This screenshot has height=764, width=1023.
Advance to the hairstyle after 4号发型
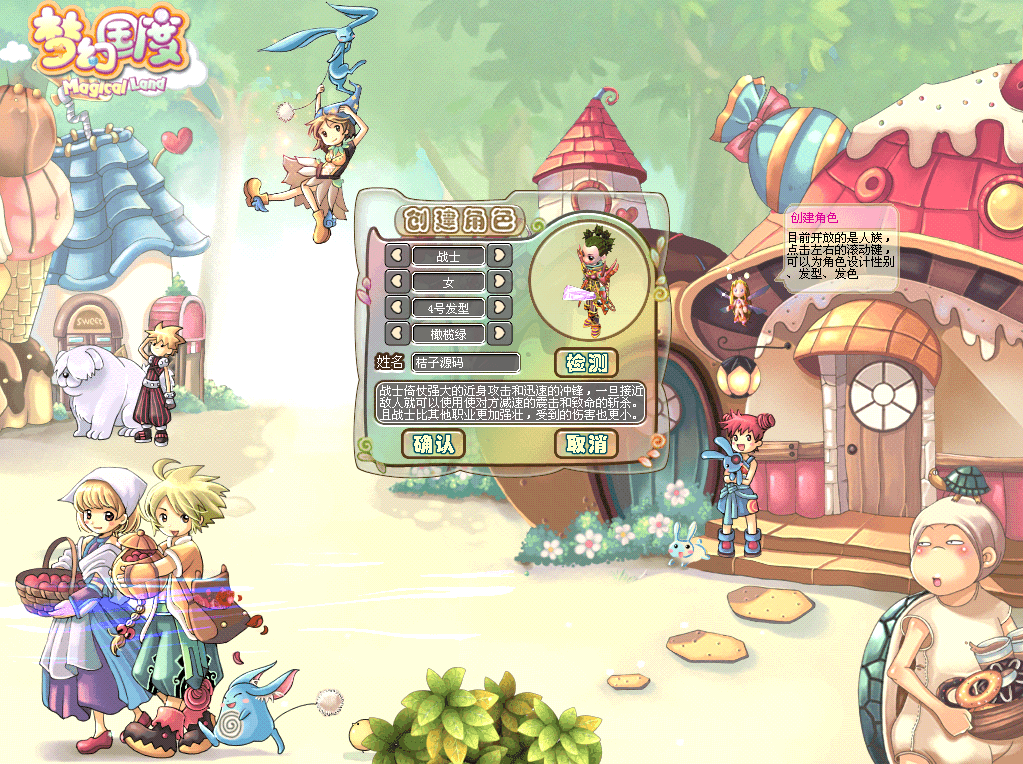click(500, 307)
